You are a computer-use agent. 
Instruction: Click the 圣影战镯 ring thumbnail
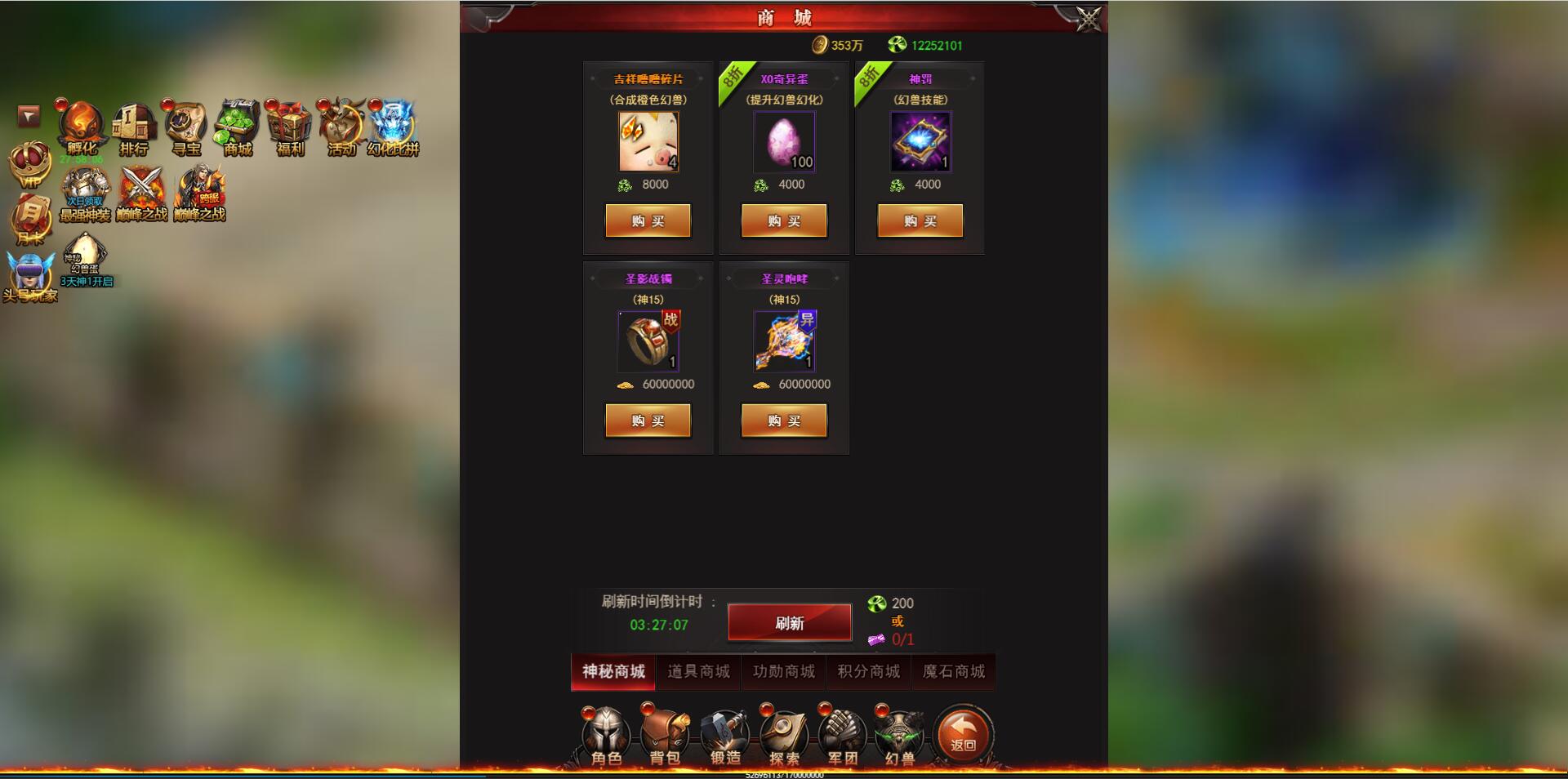648,341
